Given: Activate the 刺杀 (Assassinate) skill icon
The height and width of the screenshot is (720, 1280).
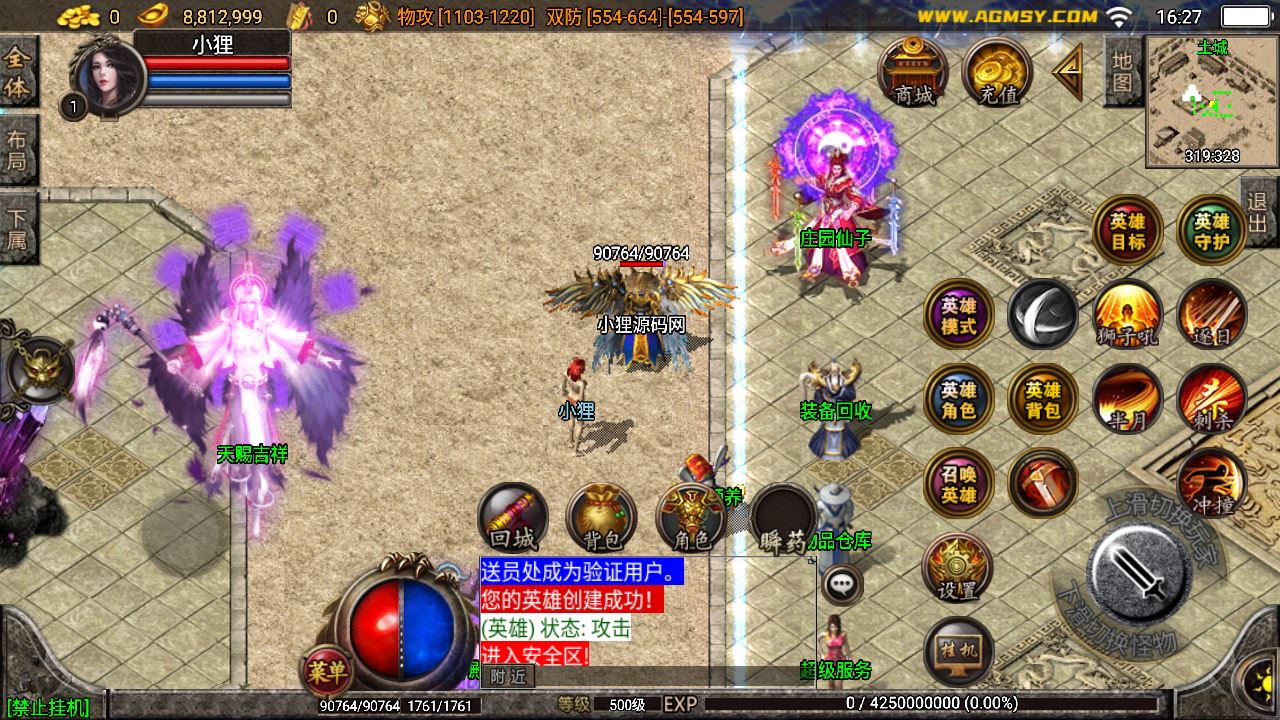Looking at the screenshot, I should tap(1211, 398).
